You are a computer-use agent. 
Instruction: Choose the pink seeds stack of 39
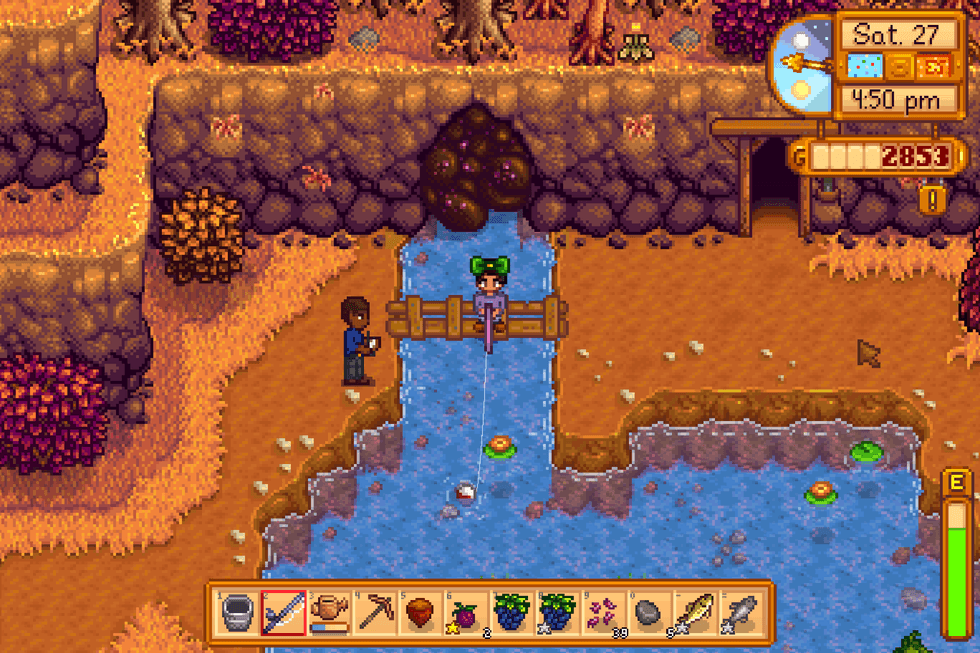point(605,612)
